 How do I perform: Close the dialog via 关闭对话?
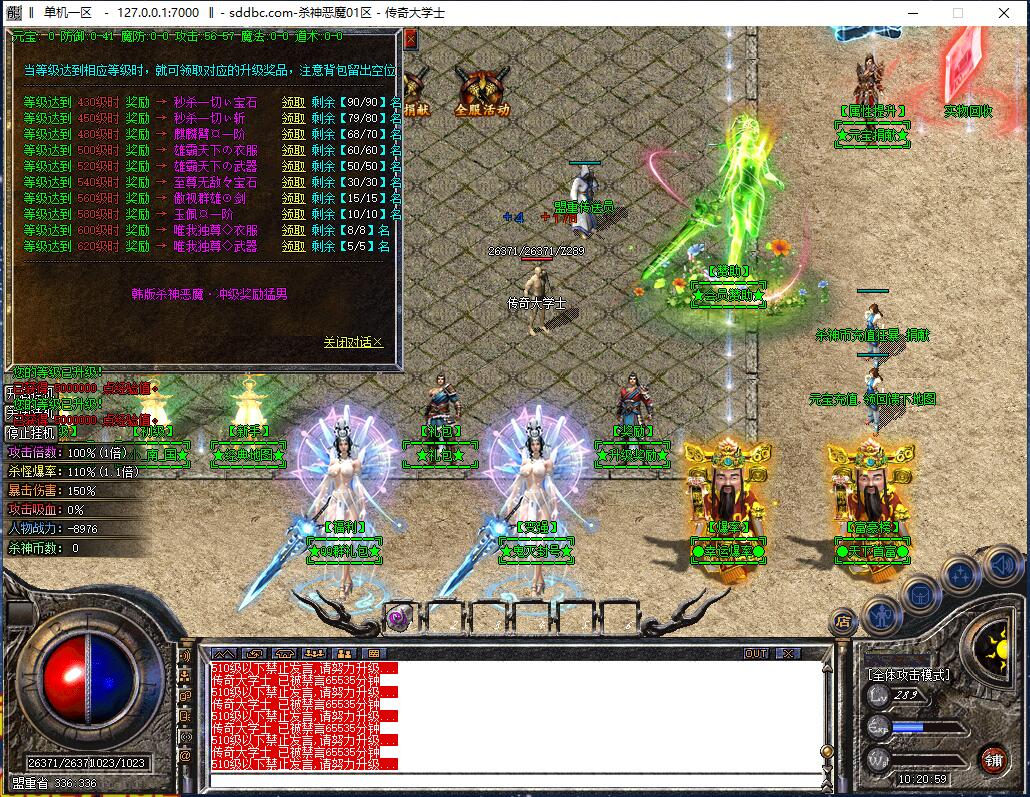(x=352, y=342)
